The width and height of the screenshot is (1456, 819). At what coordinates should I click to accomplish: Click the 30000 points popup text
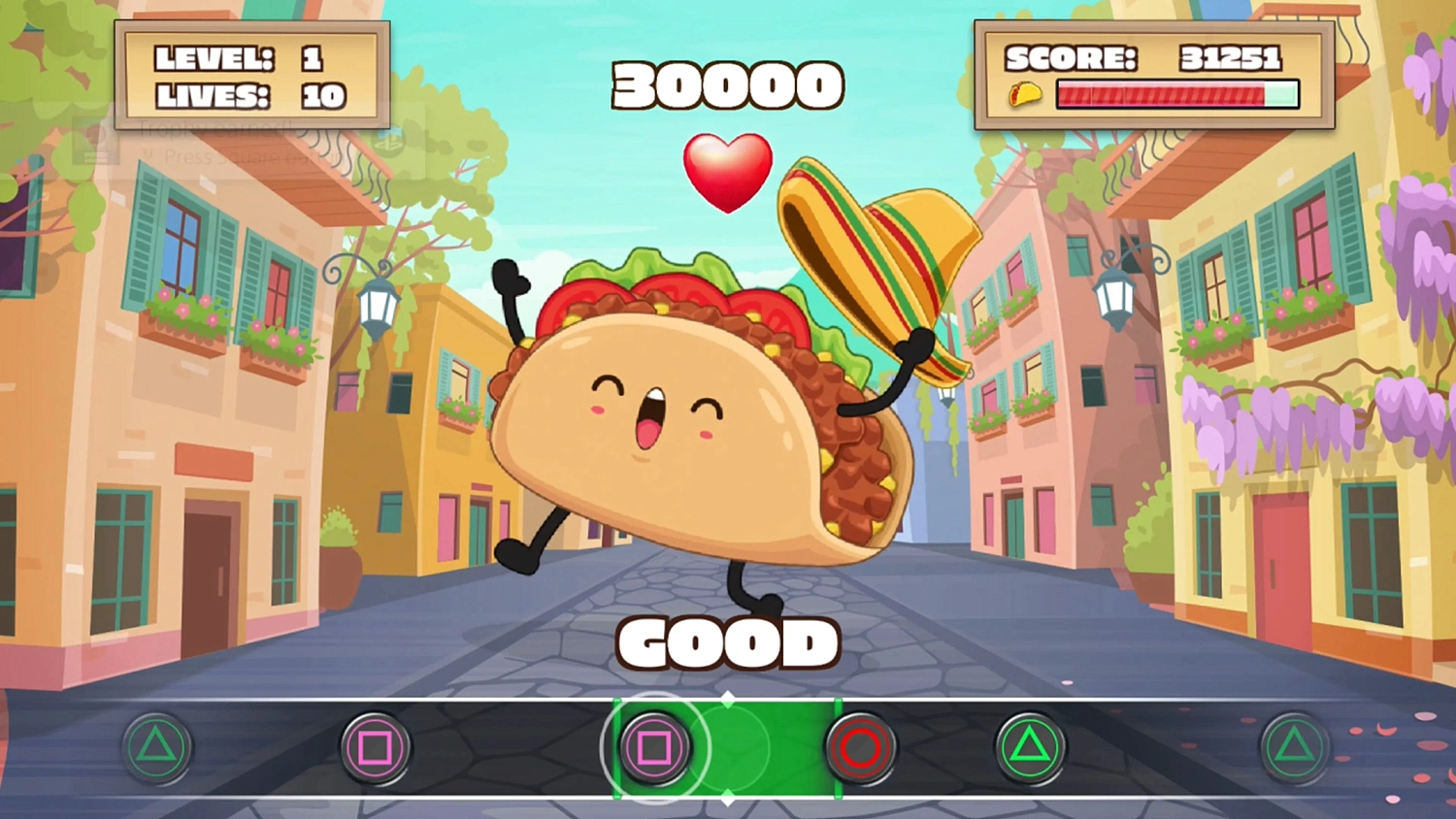pyautogui.click(x=728, y=84)
